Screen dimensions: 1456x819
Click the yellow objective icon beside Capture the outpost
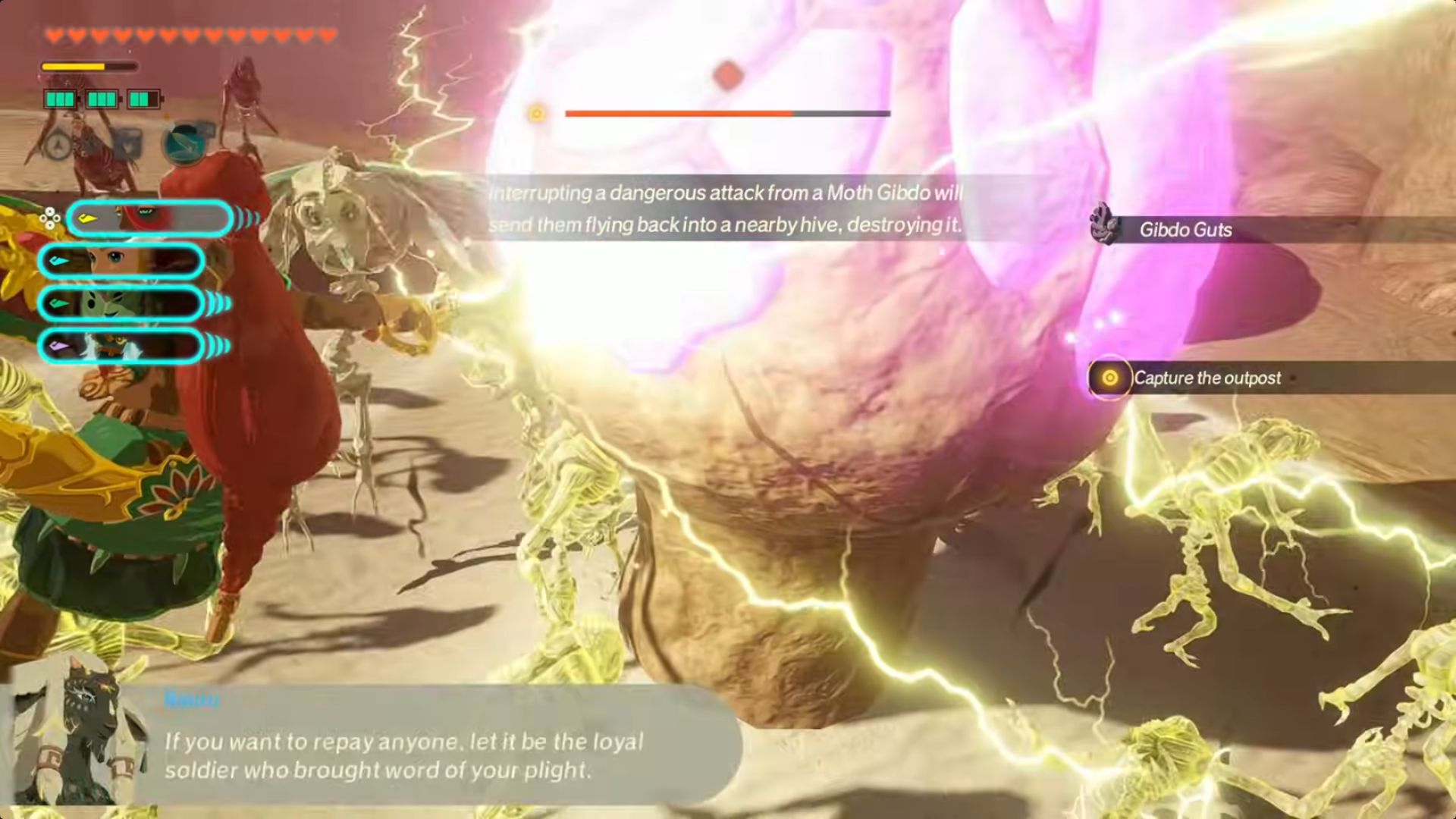(1109, 378)
